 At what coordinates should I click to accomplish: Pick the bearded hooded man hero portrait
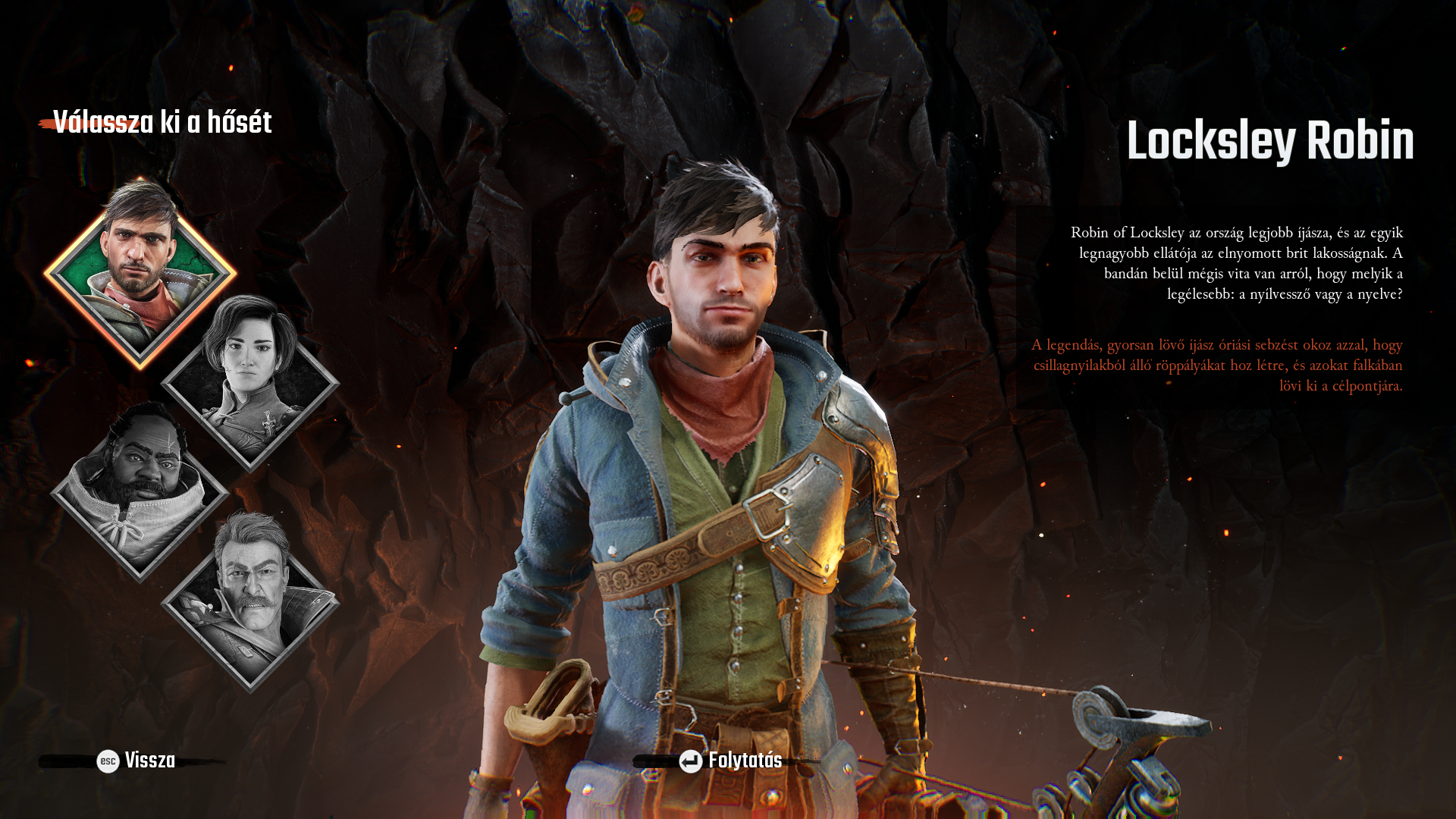(x=140, y=493)
